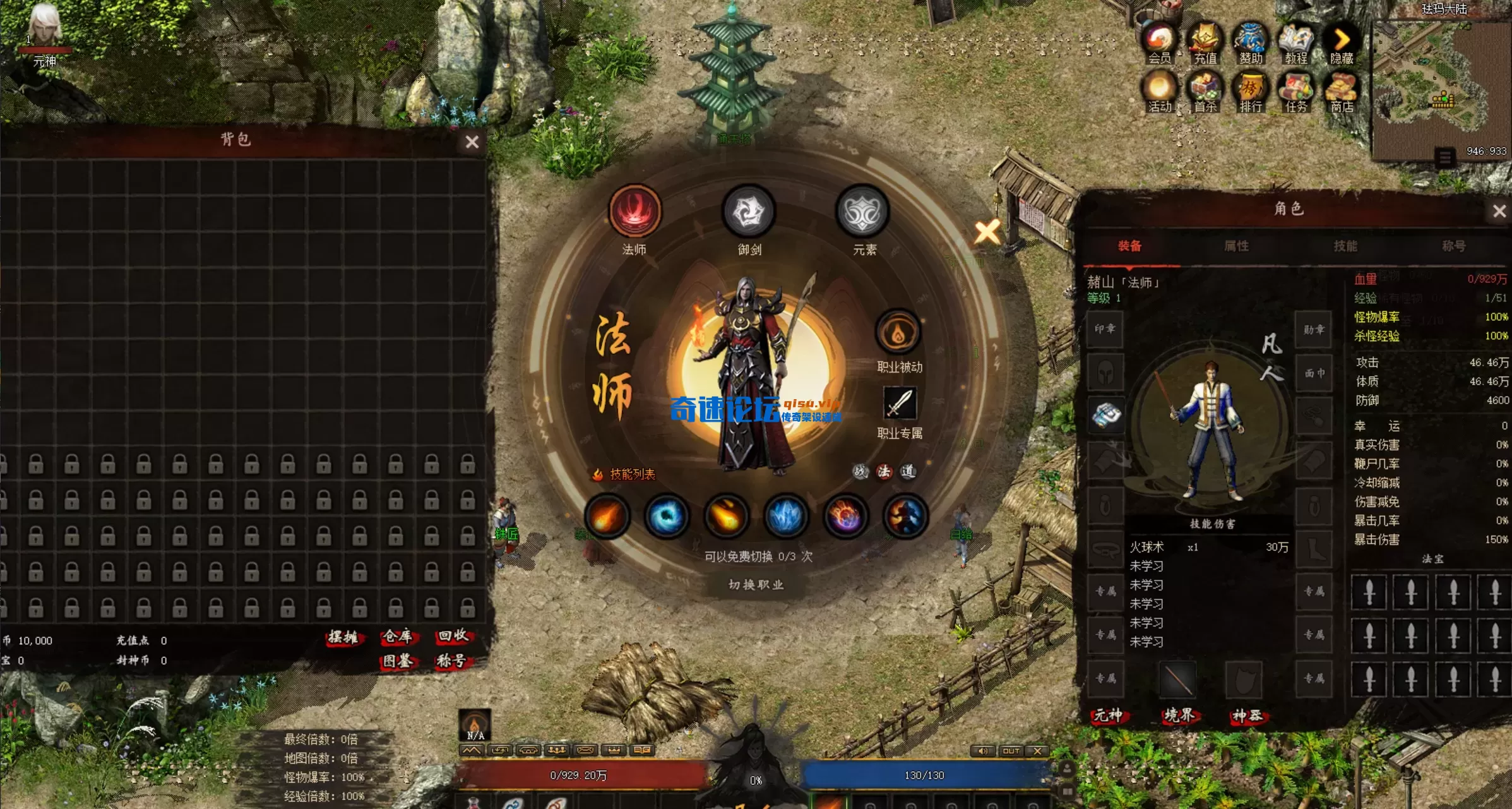Choose the 御剑 class icon
1512x809 pixels.
click(749, 212)
